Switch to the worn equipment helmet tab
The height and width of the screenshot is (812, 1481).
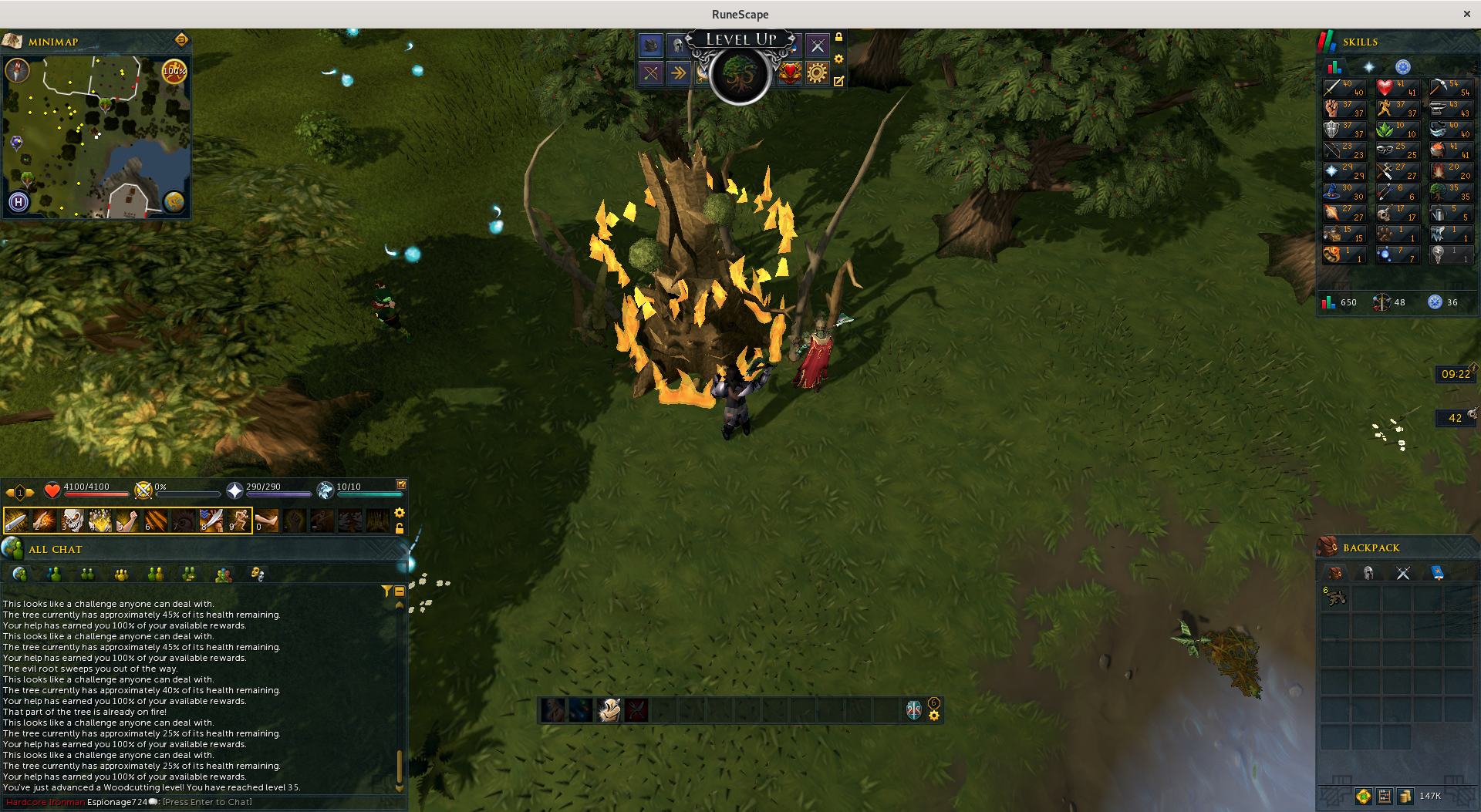click(1368, 573)
